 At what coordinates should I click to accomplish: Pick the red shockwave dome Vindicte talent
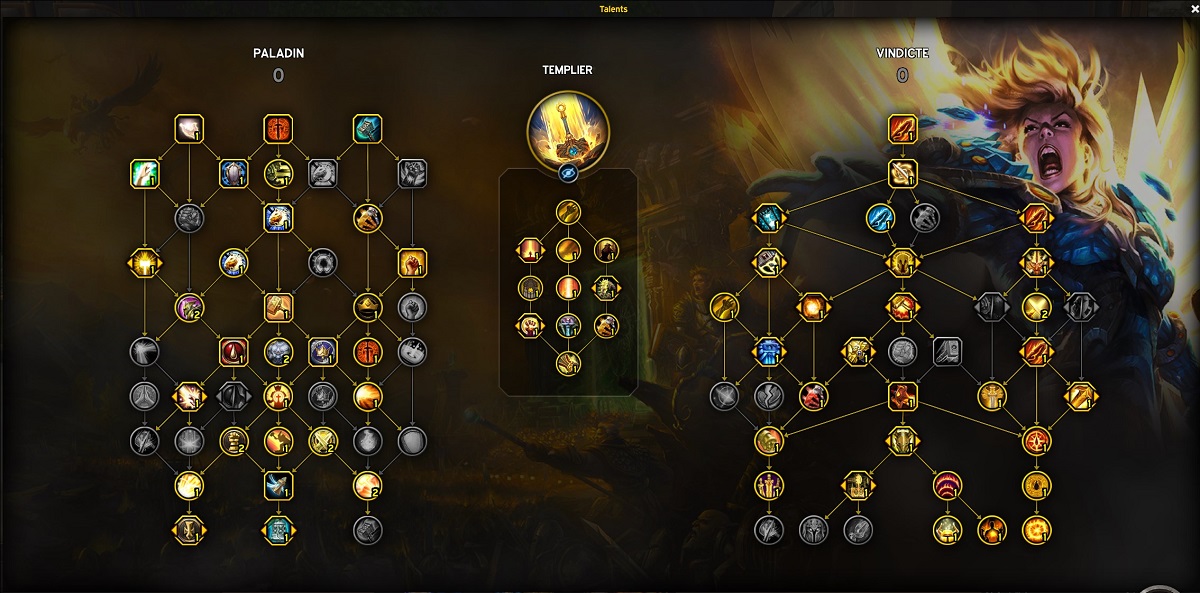coord(947,486)
